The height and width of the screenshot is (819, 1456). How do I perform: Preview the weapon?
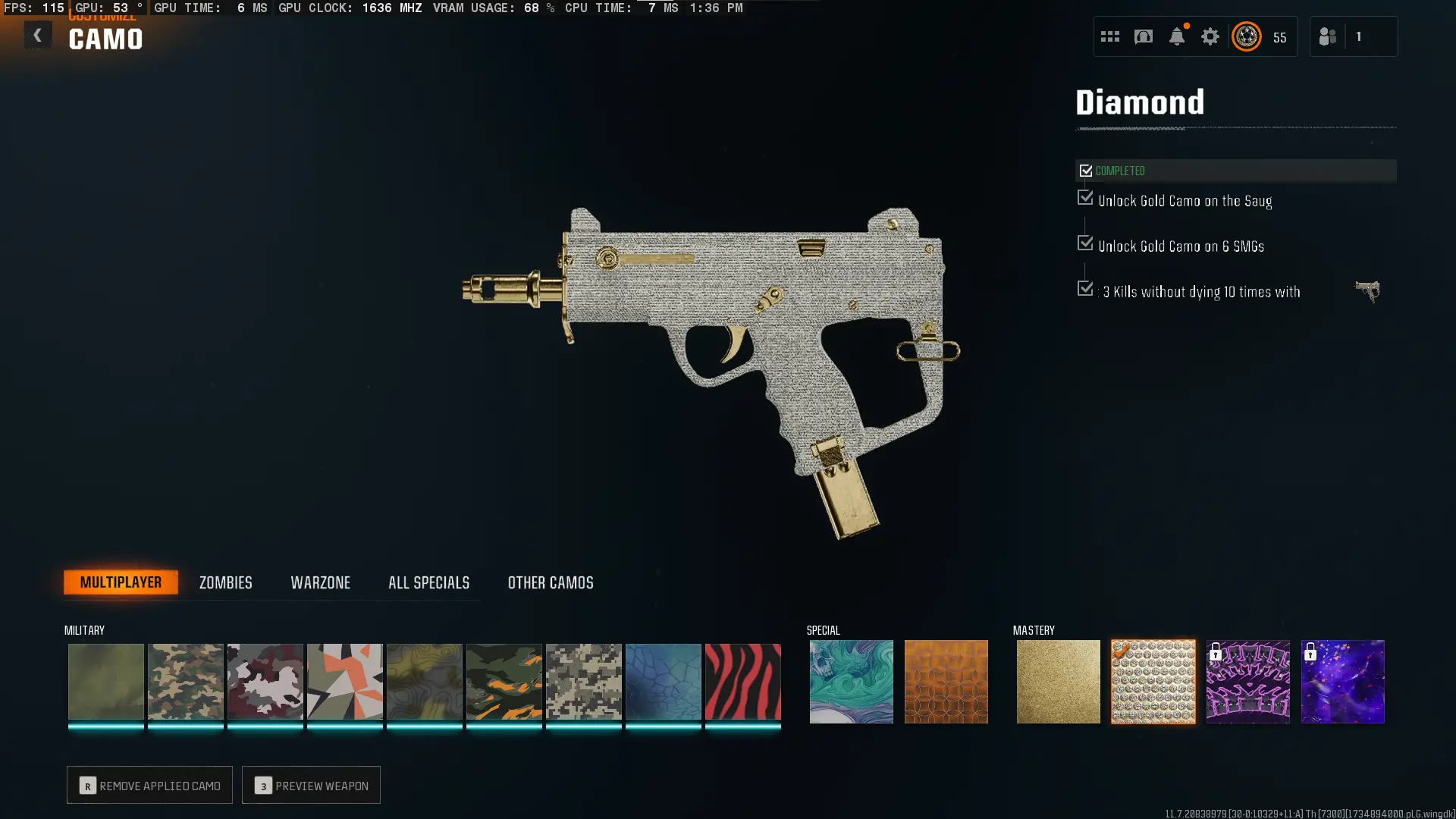311,786
